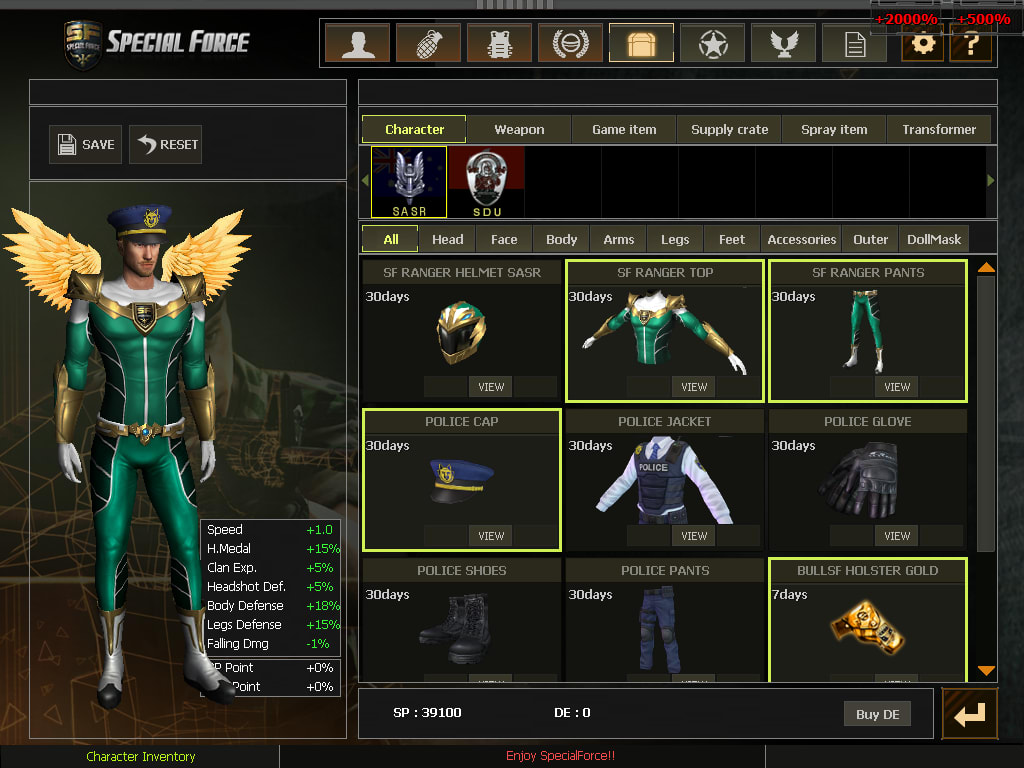Show the Spray item tab
This screenshot has width=1024, height=768.
click(834, 129)
